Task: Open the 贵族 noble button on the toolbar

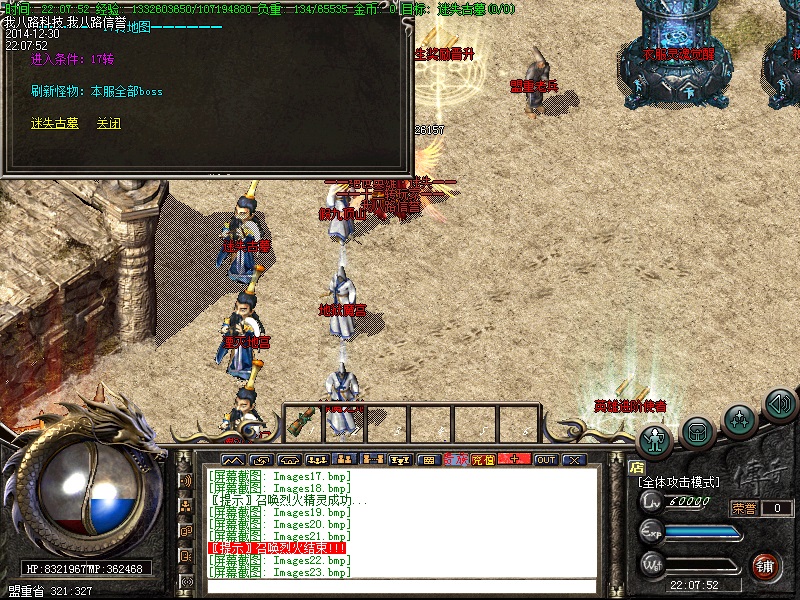Action: [x=455, y=459]
